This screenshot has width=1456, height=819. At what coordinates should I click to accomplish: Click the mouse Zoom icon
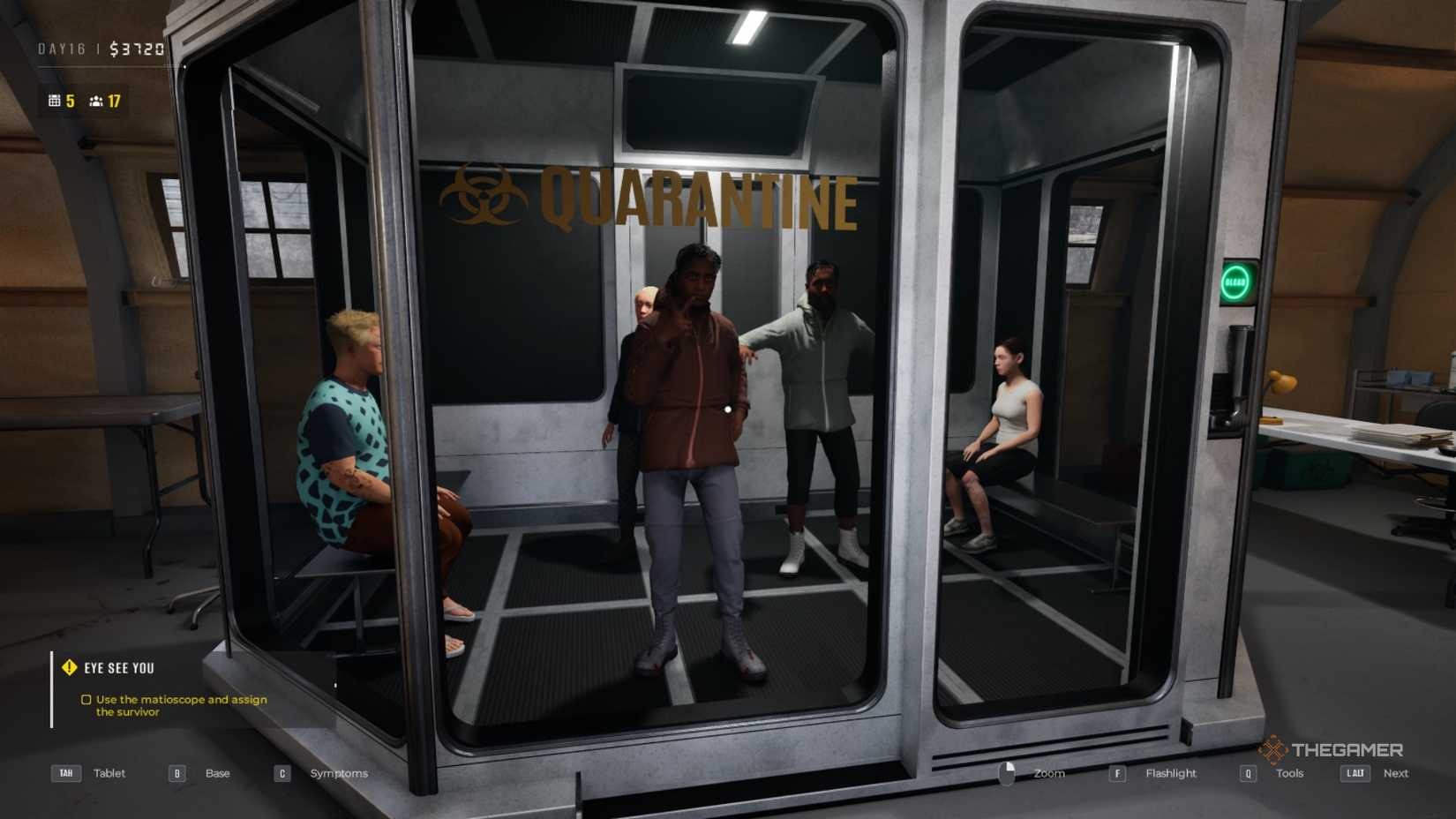click(1009, 773)
